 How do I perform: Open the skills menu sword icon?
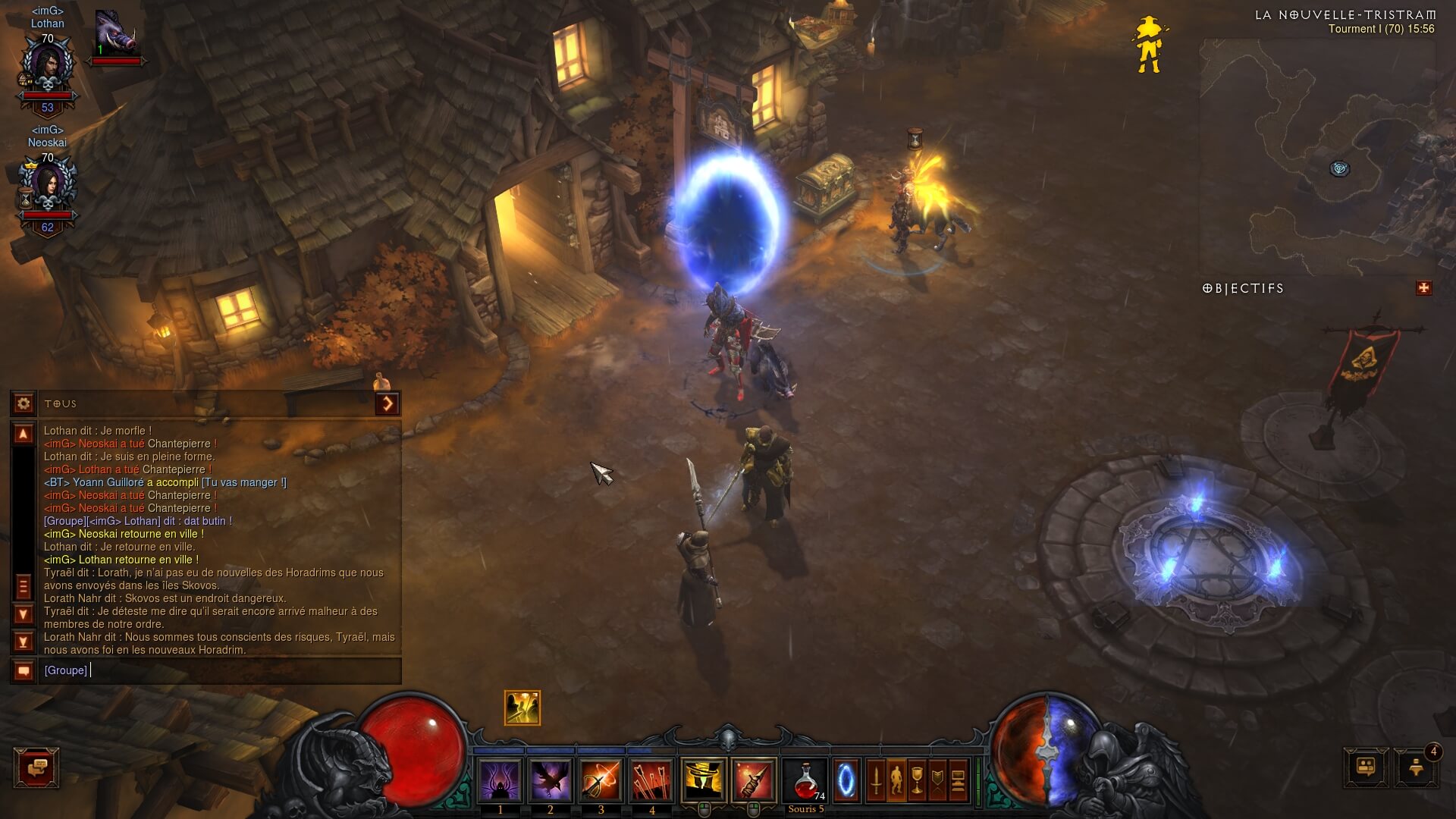pyautogui.click(x=876, y=780)
